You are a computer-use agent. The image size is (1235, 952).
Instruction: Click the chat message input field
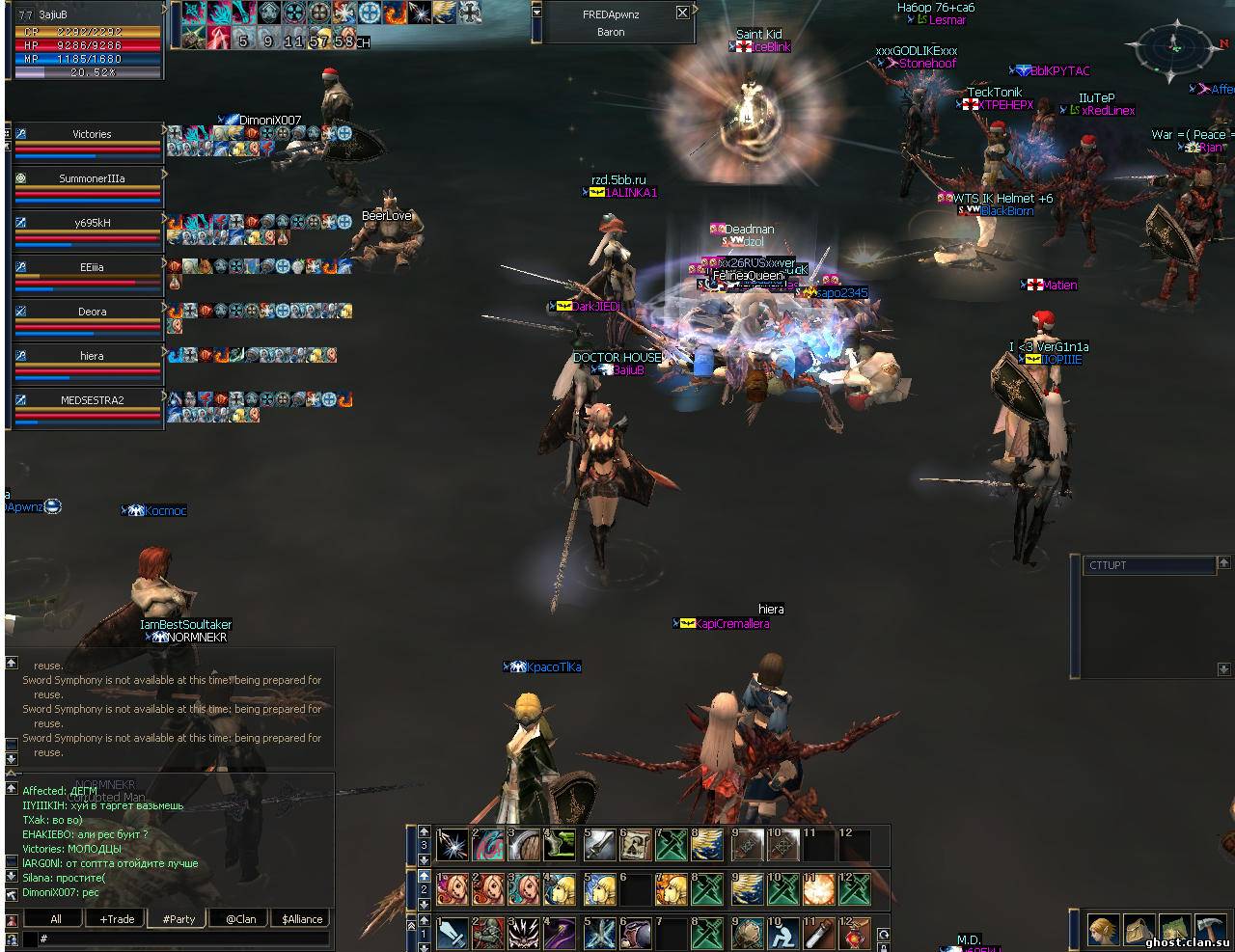[183, 938]
